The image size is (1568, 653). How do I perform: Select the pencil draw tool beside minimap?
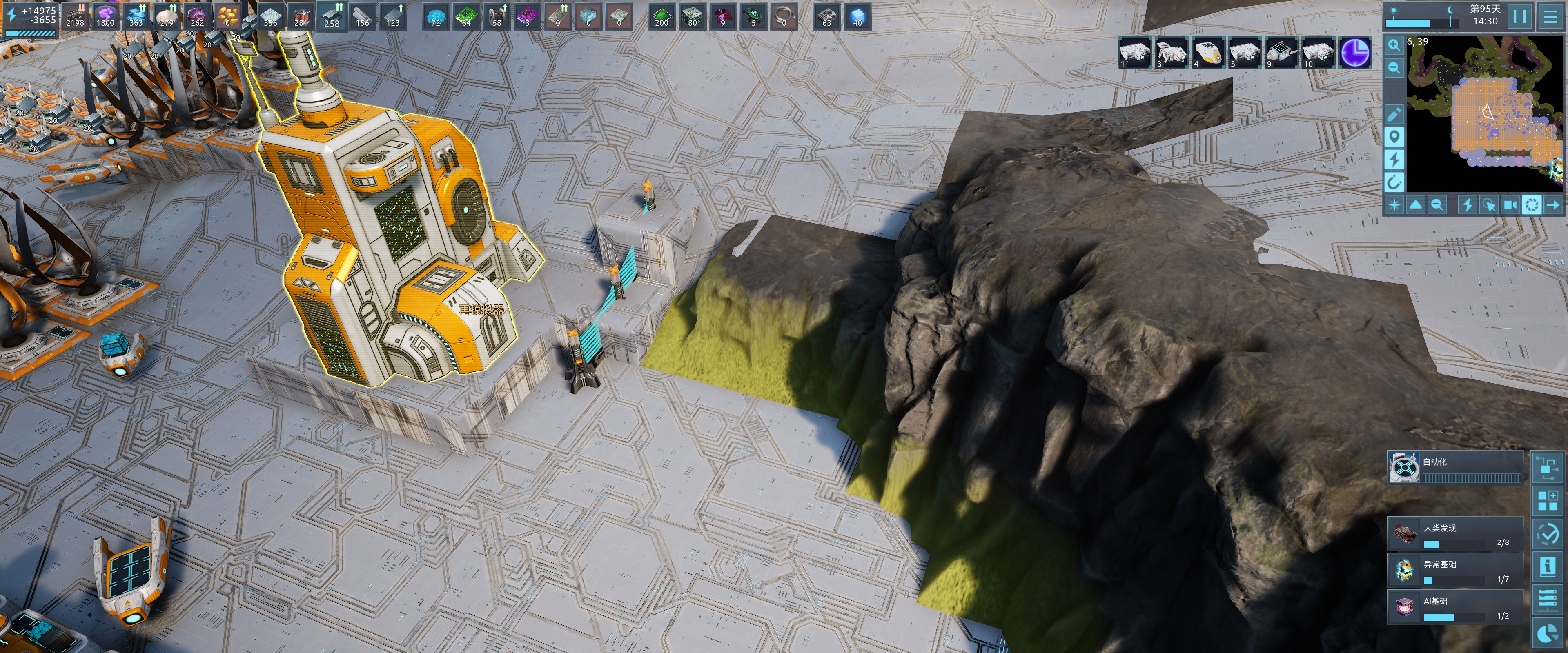click(x=1394, y=114)
